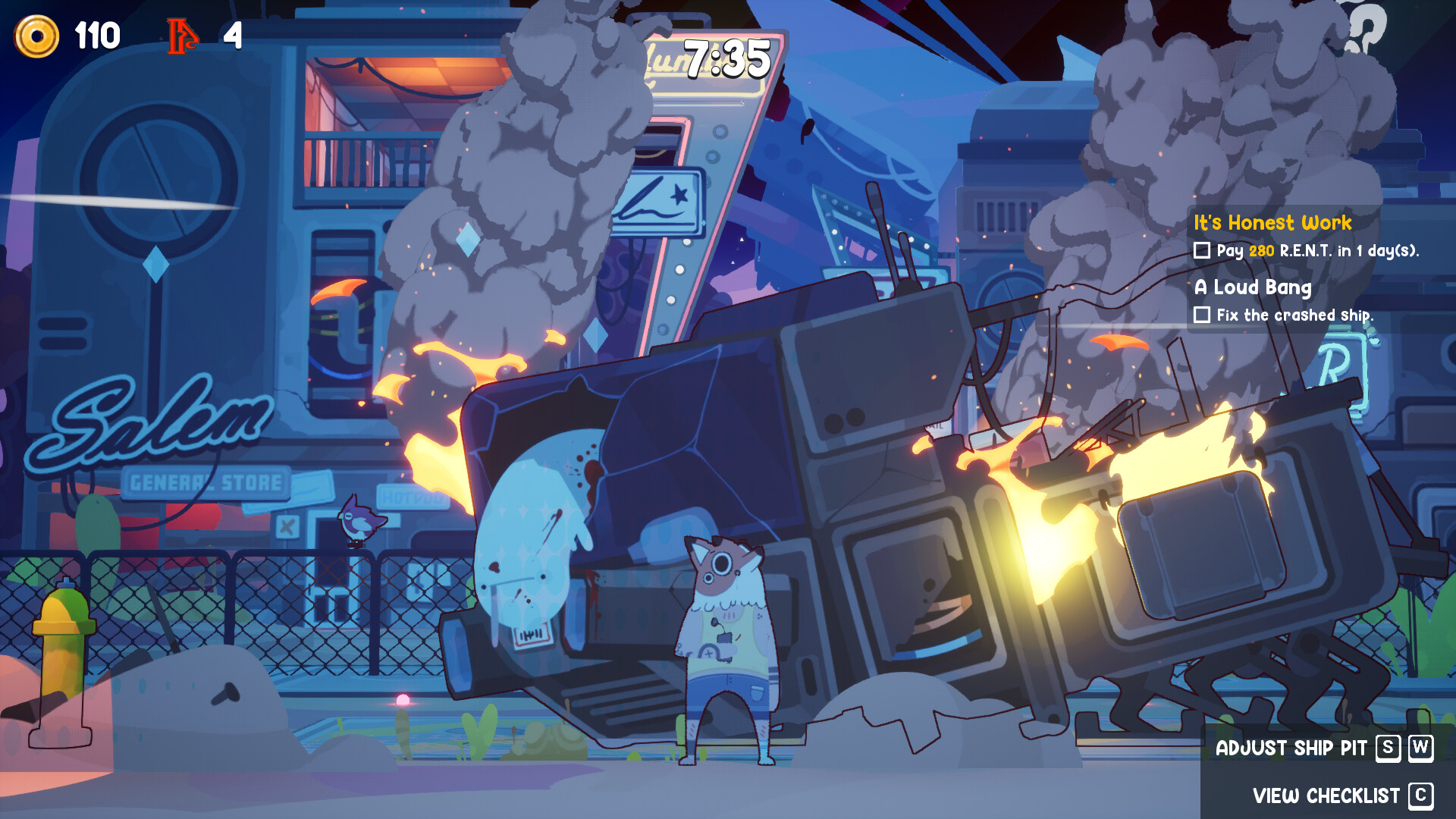Click the C key shortcut icon

[1421, 795]
